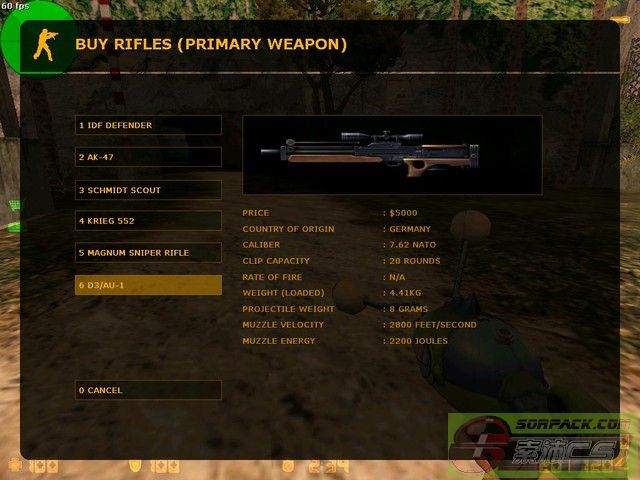Choose the AK-47 from the rifle list
The width and height of the screenshot is (640, 480).
[x=148, y=157]
